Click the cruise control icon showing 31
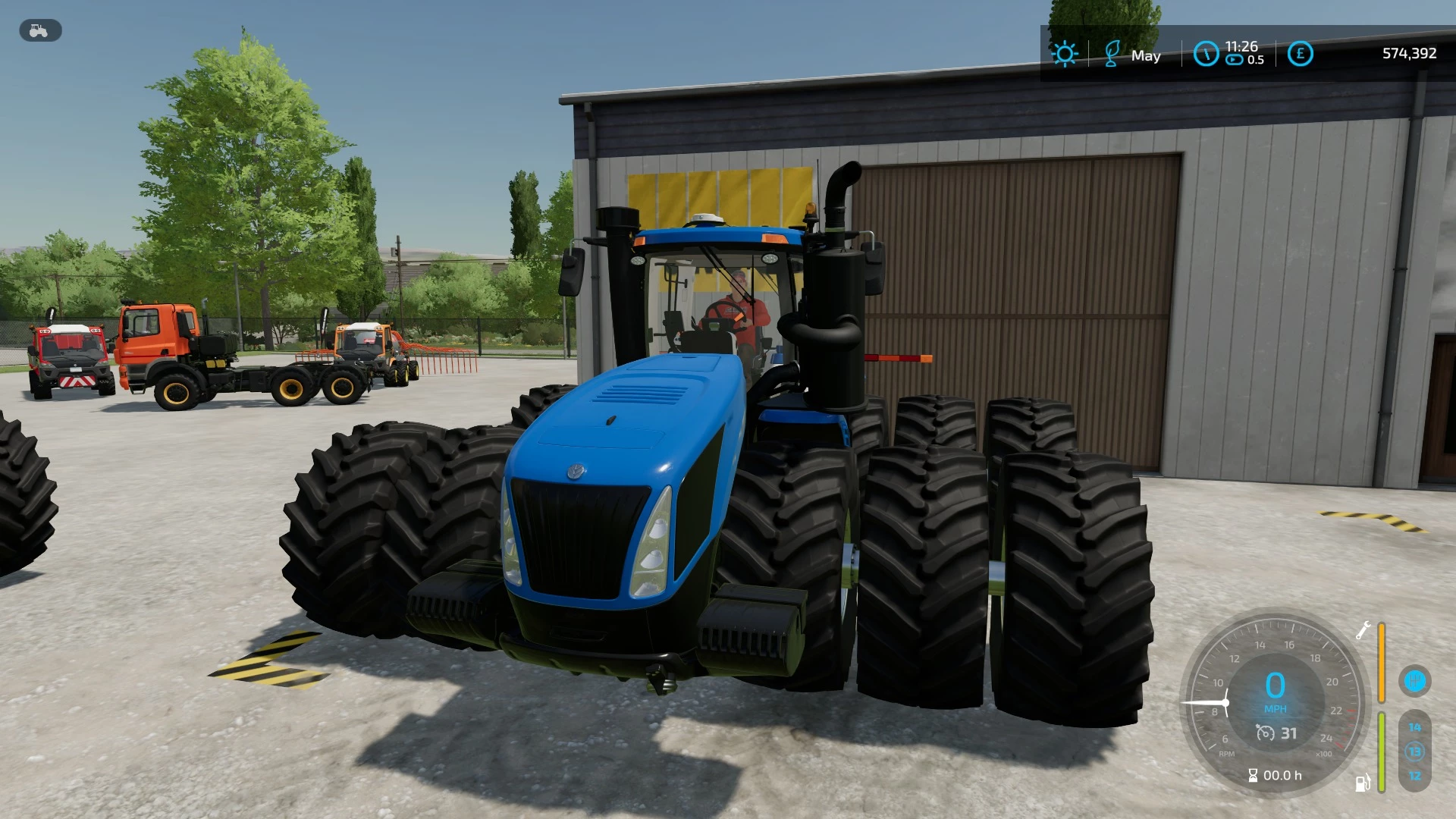Image resolution: width=1456 pixels, height=819 pixels. tap(1276, 733)
